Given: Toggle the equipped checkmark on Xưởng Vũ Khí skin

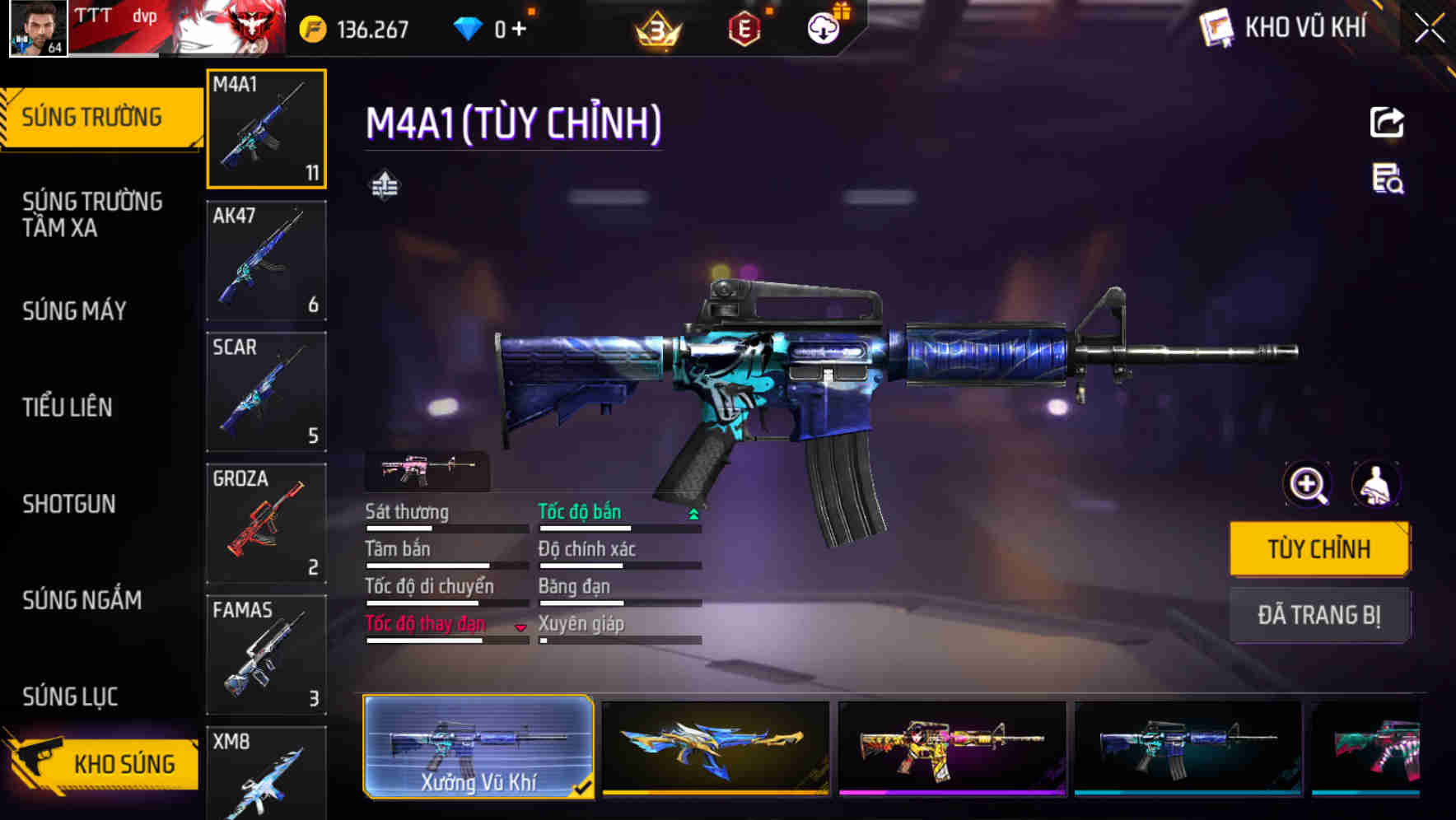Looking at the screenshot, I should [x=584, y=788].
